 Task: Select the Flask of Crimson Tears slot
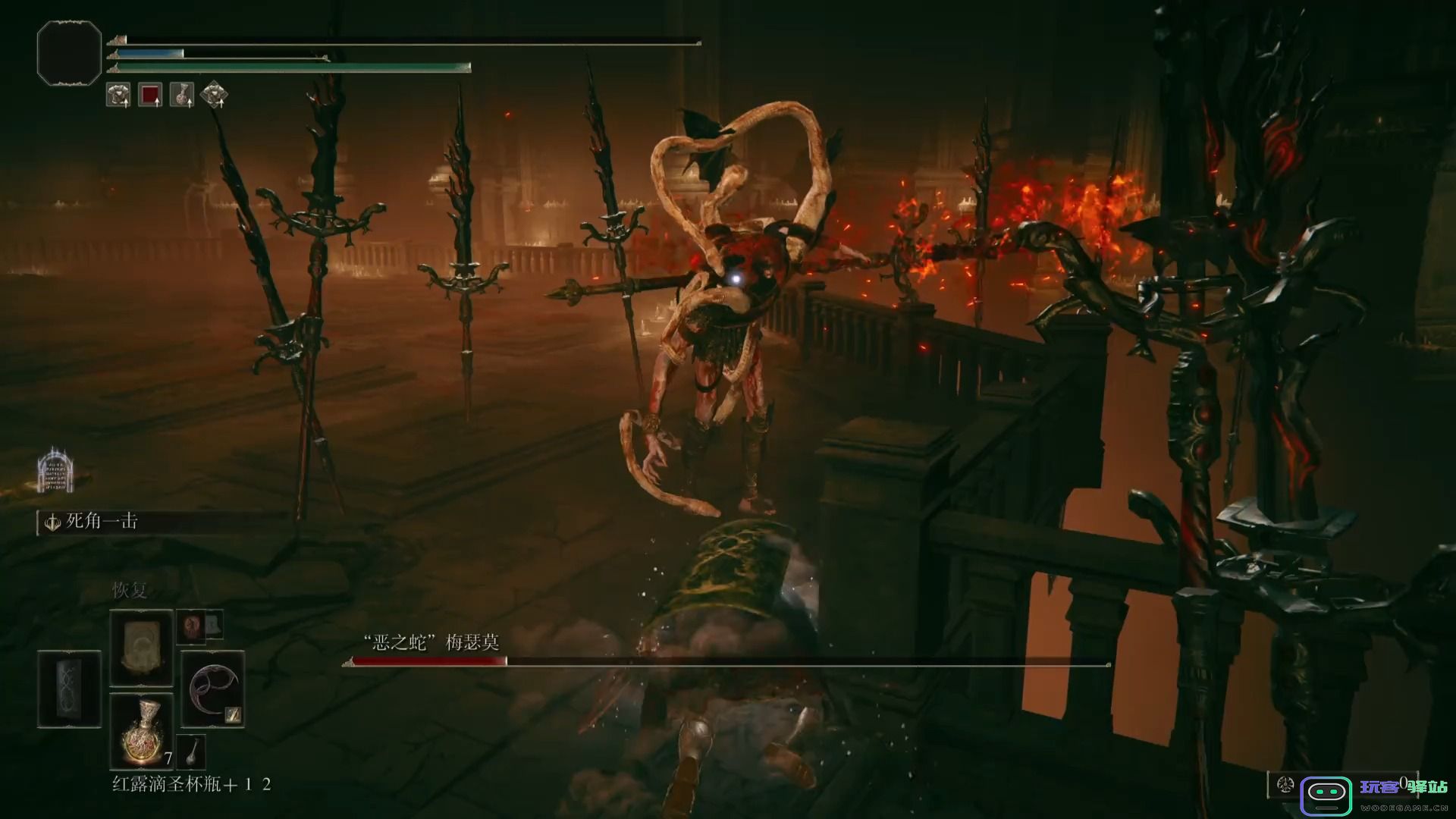[x=141, y=730]
